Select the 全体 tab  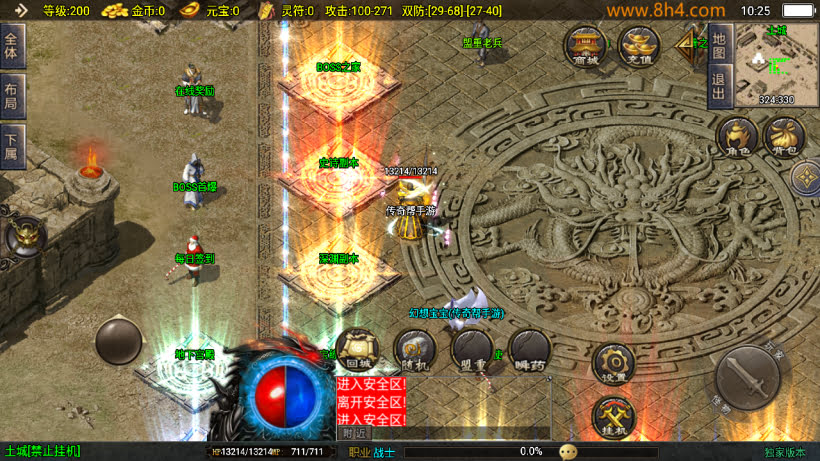pyautogui.click(x=12, y=47)
